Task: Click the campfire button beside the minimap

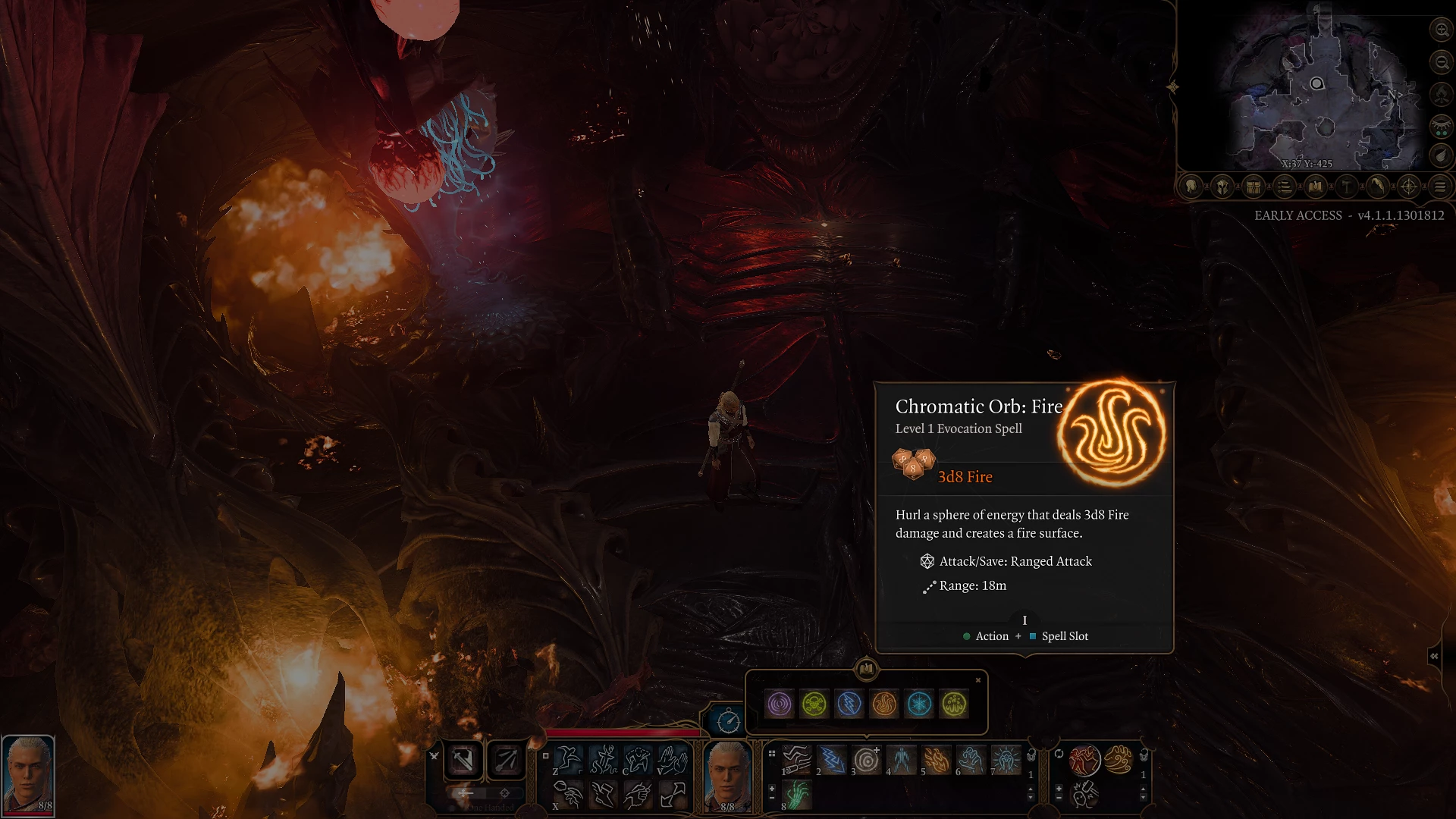Action: (1441, 94)
